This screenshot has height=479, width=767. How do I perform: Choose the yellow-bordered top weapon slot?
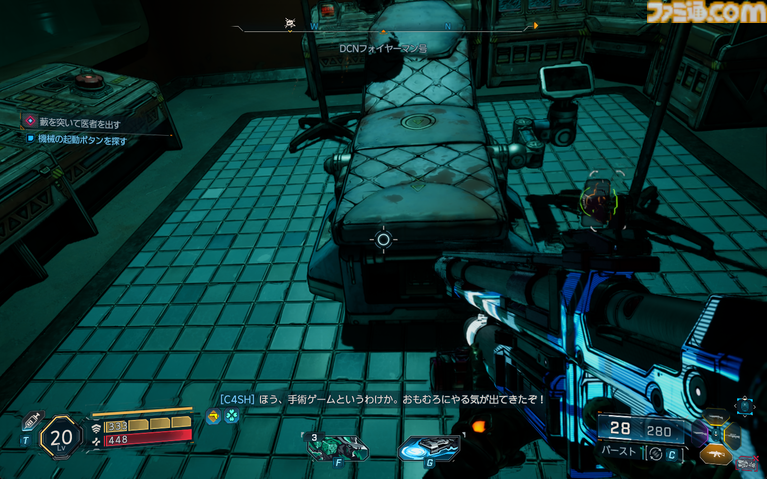coord(717,417)
